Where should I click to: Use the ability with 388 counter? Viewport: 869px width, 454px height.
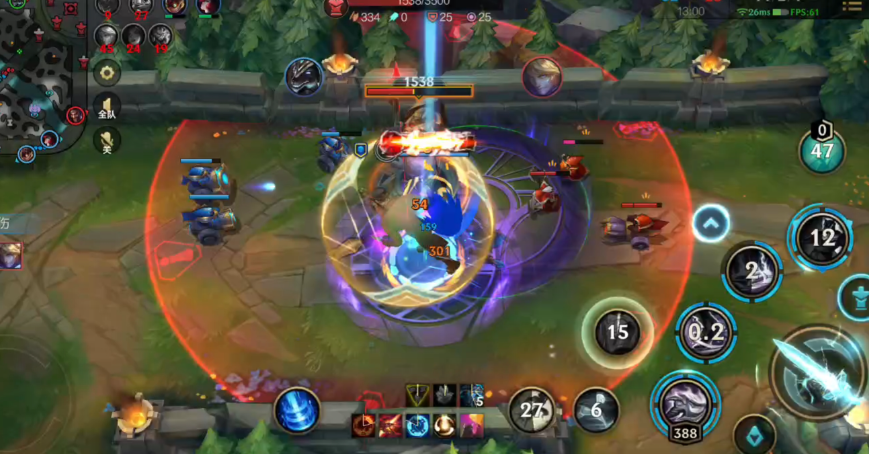point(685,402)
